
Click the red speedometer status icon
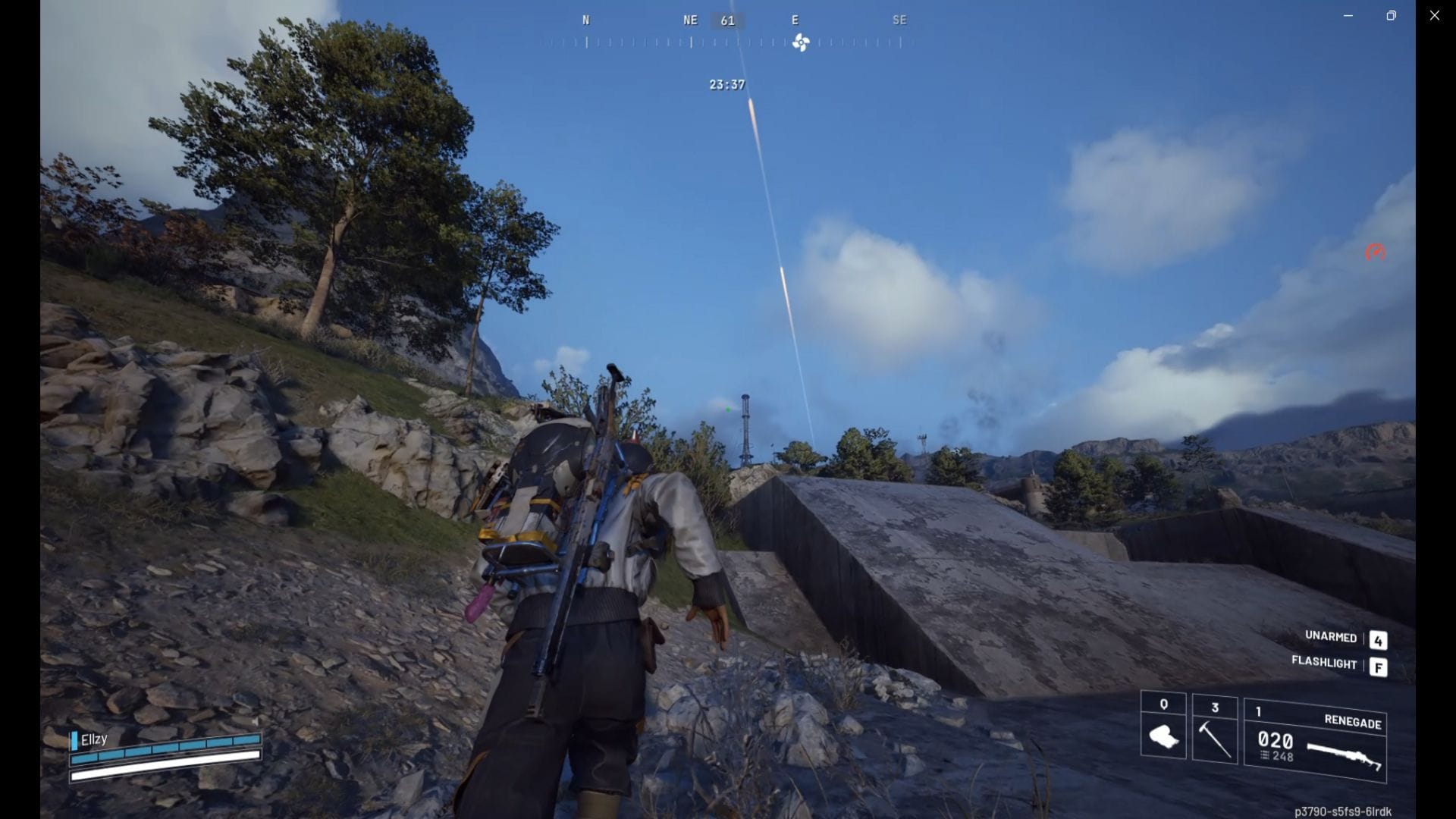tap(1375, 253)
